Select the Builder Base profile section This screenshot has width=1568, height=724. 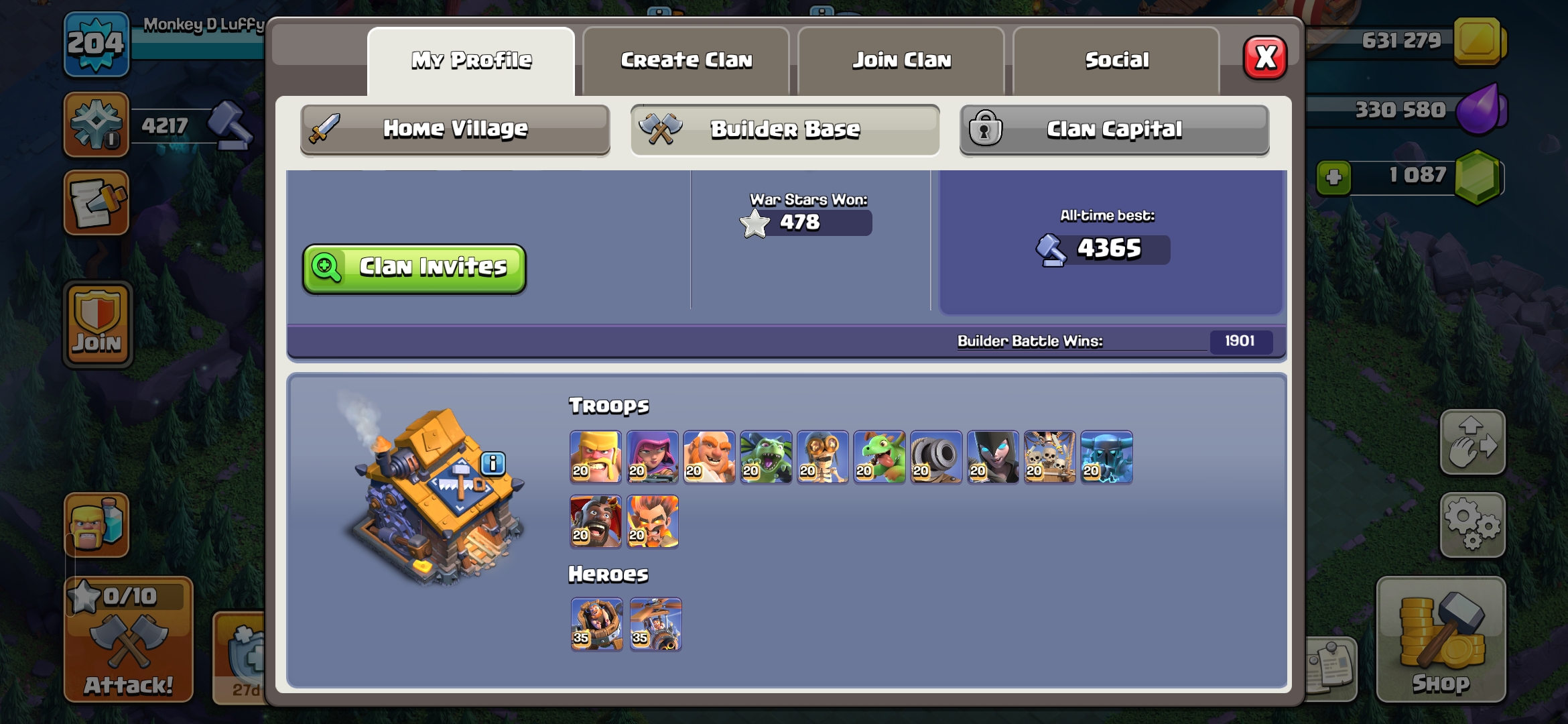click(x=785, y=129)
